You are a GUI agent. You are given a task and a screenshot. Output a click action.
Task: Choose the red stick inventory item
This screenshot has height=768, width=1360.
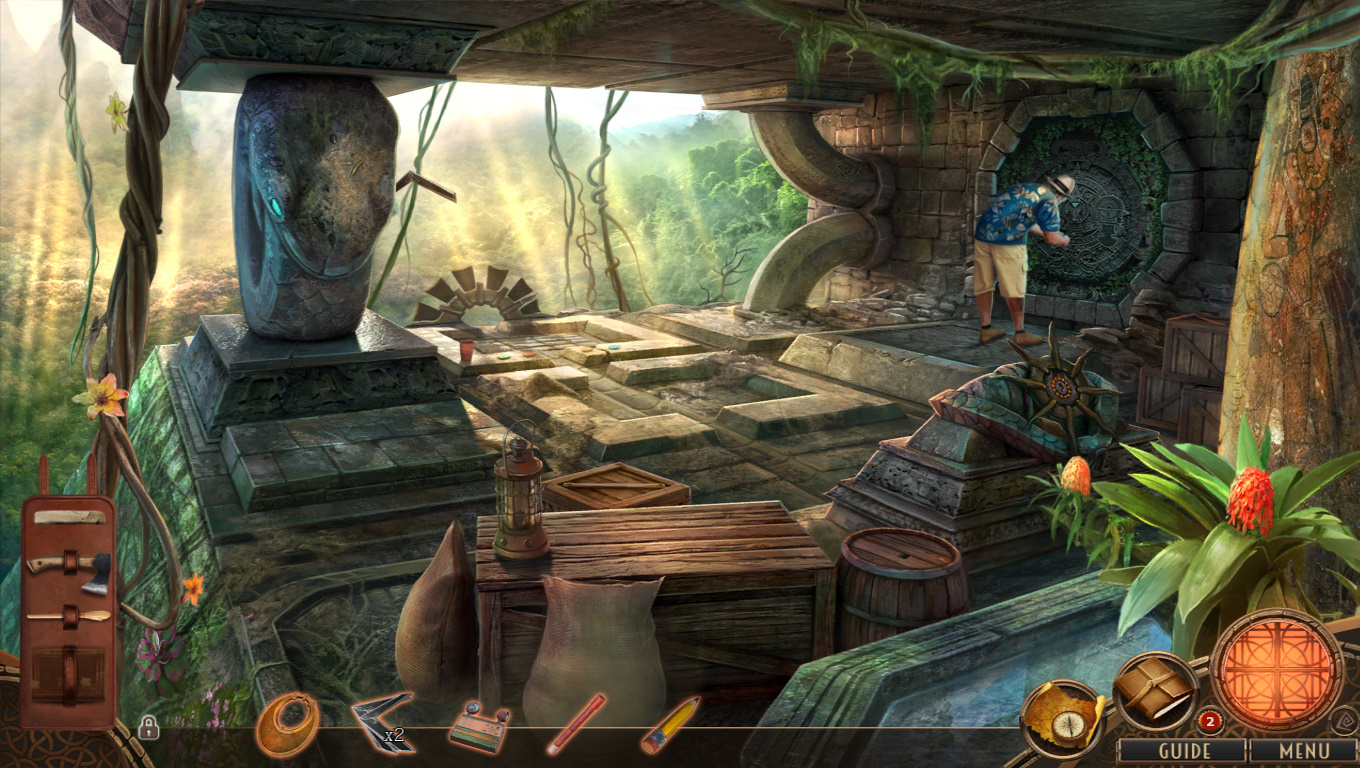(575, 724)
